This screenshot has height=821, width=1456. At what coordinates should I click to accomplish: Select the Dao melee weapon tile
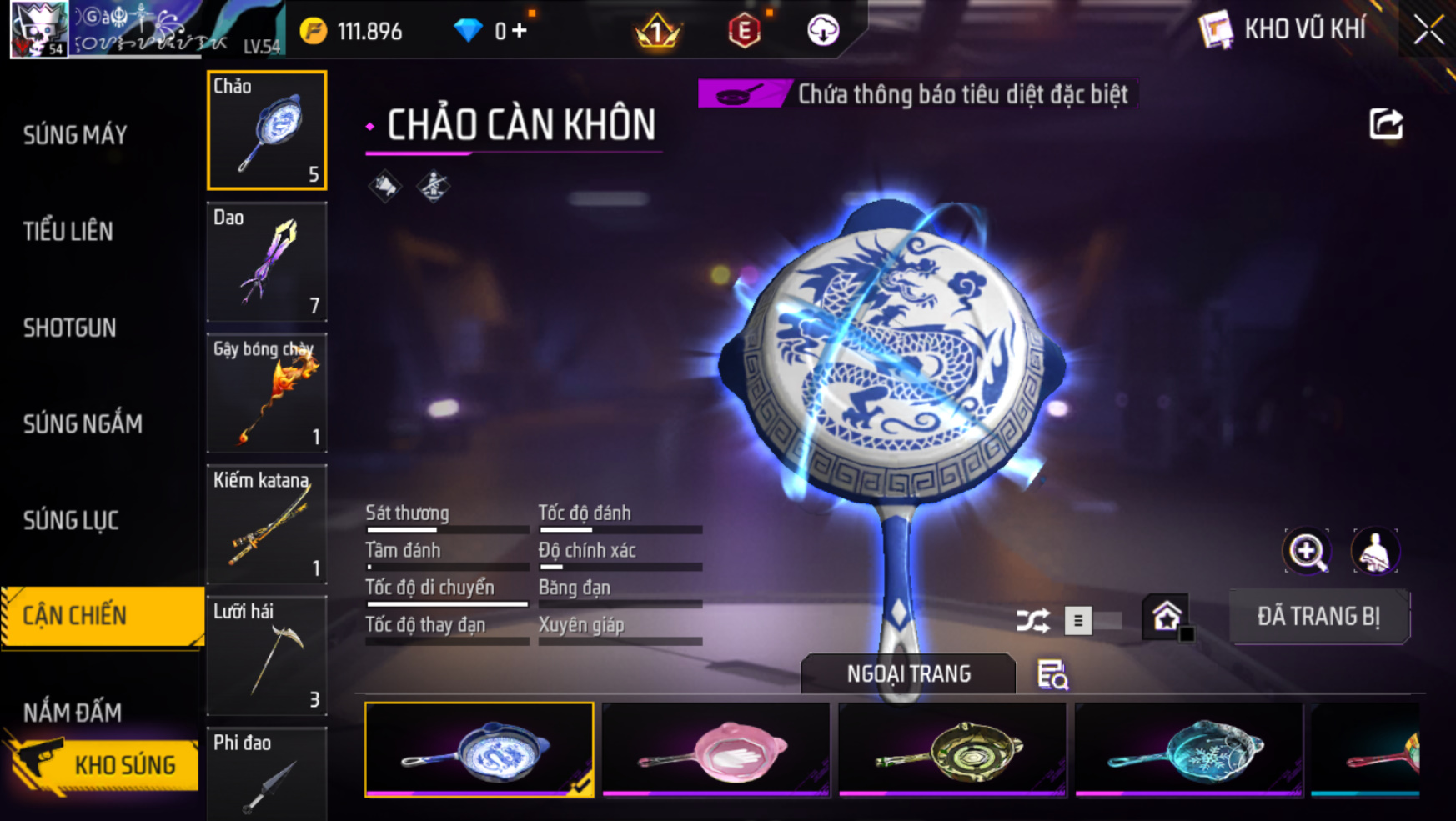click(x=267, y=263)
